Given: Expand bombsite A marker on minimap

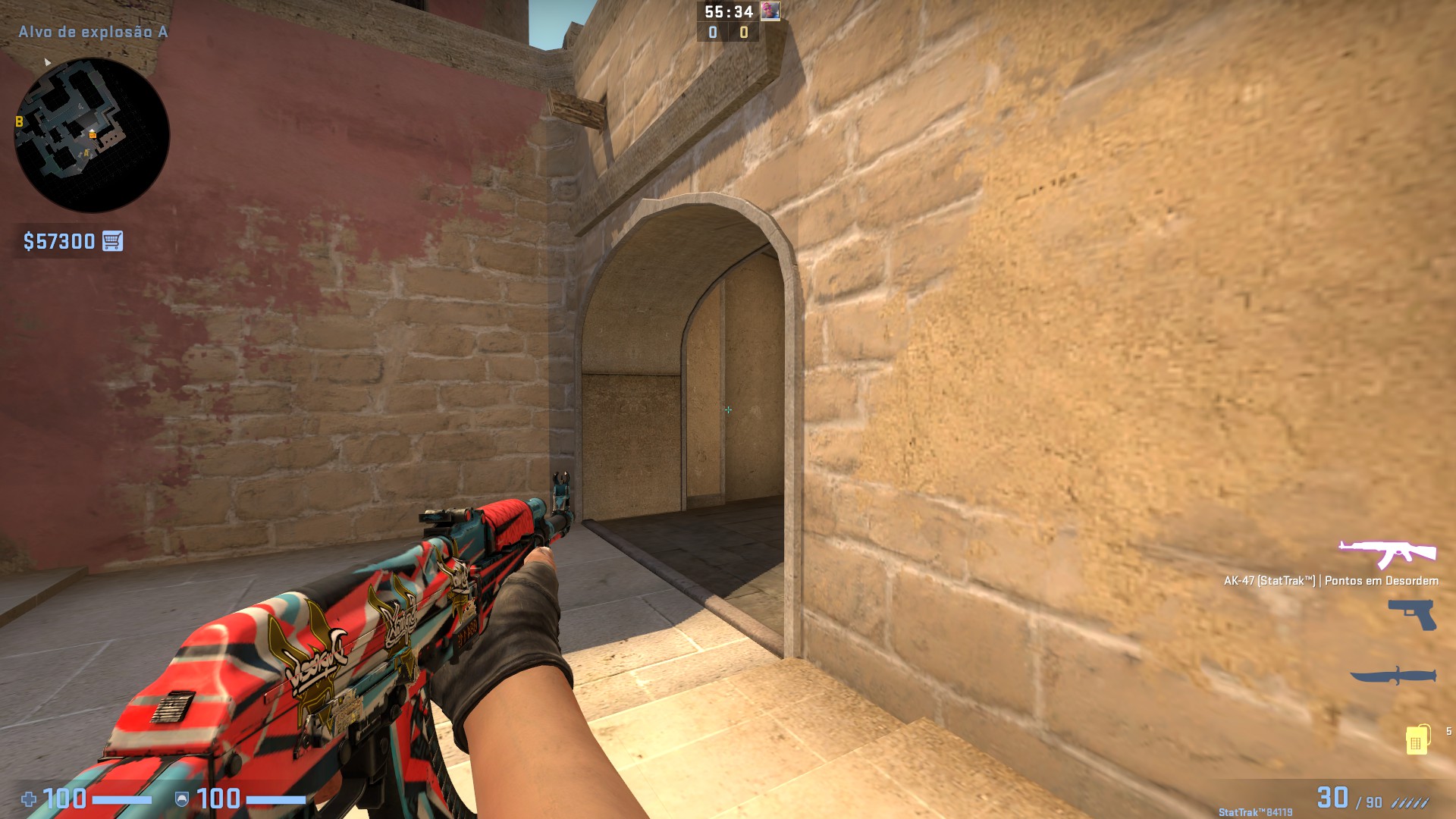Looking at the screenshot, I should click(86, 152).
